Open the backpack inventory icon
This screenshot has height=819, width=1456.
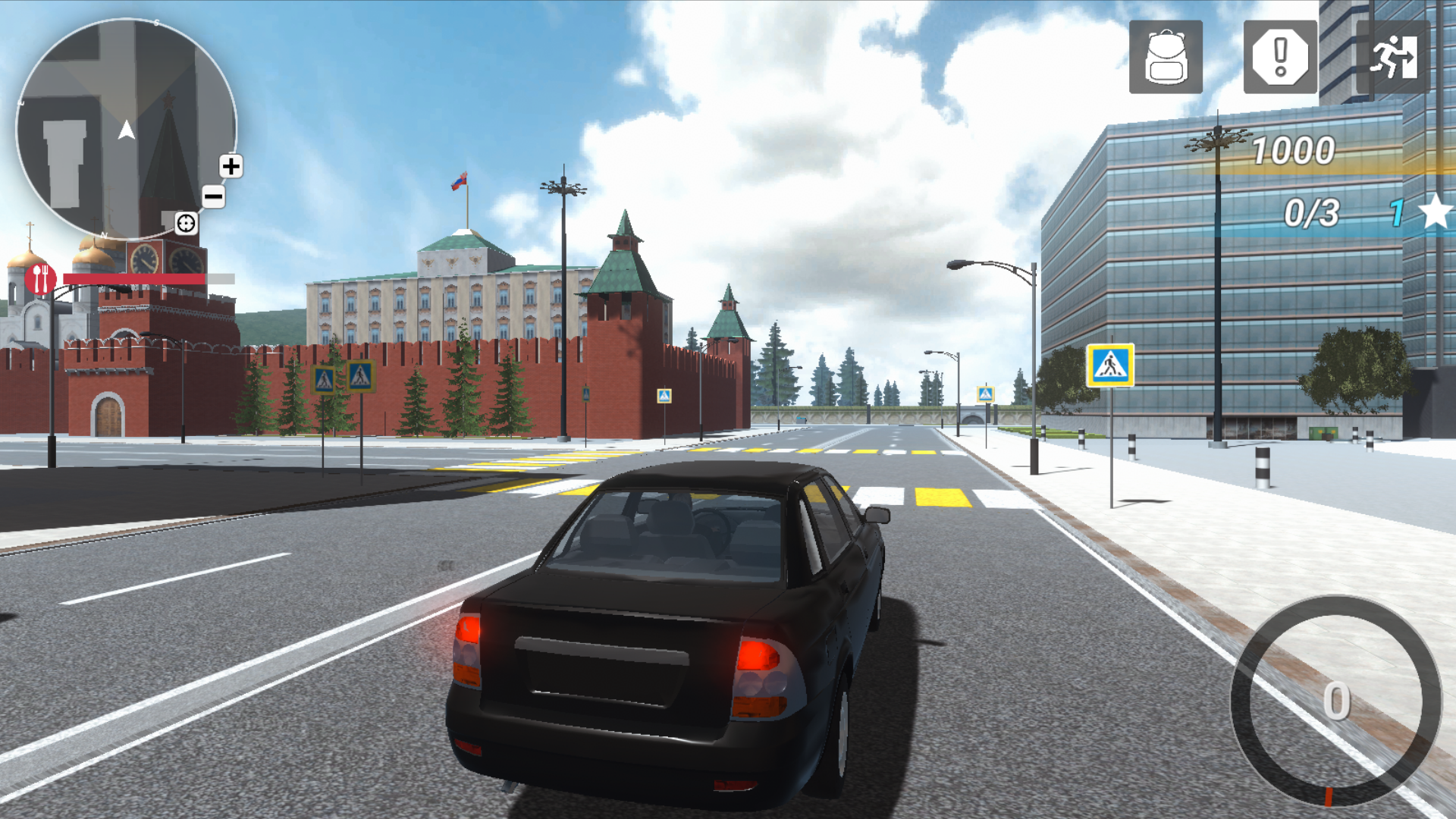pyautogui.click(x=1165, y=57)
